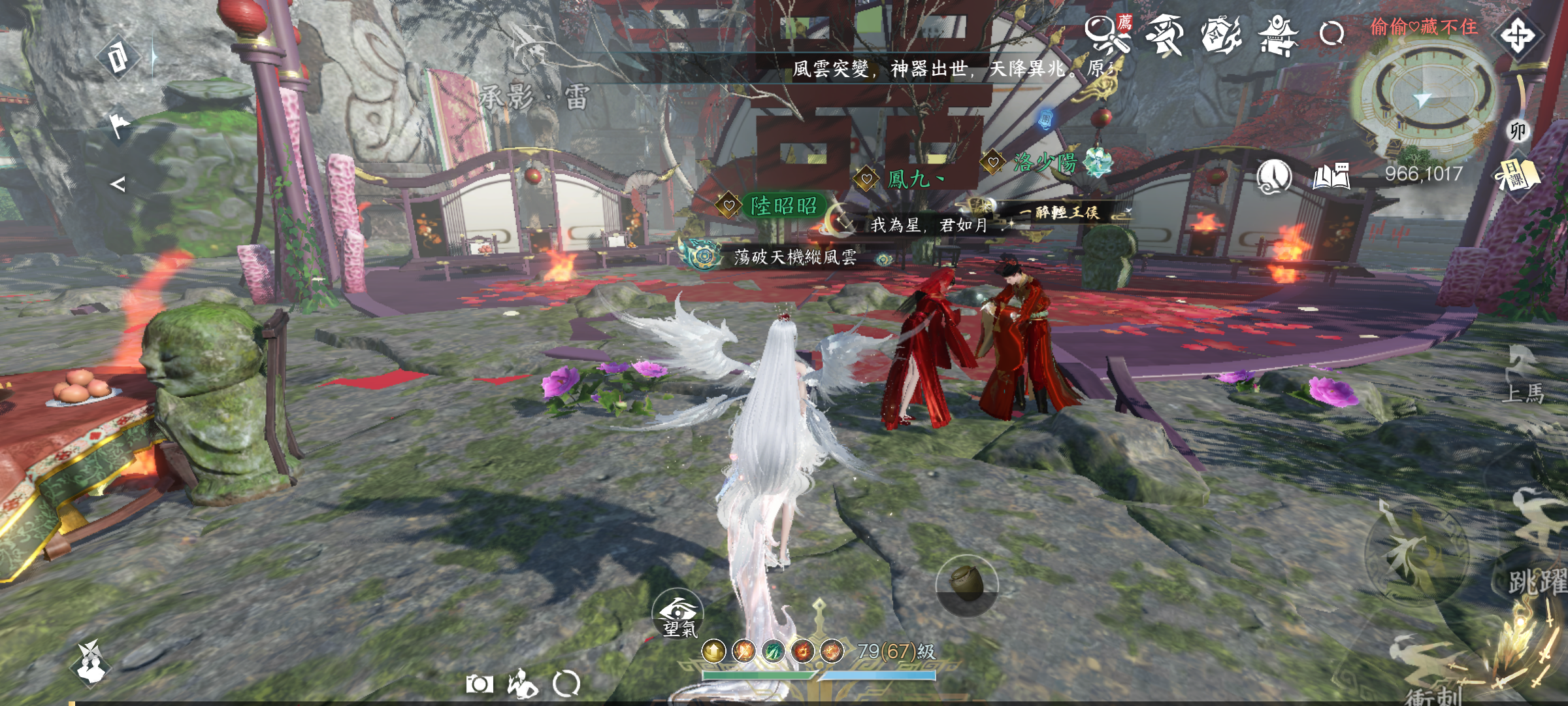Tap the four-arrow diamond button beside minimap

click(1517, 35)
